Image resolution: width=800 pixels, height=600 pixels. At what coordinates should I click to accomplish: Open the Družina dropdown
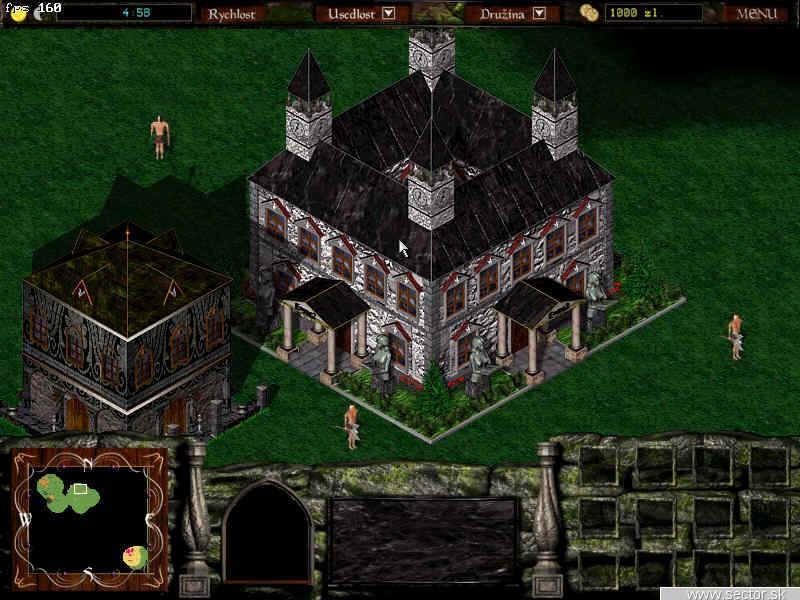pyautogui.click(x=539, y=14)
